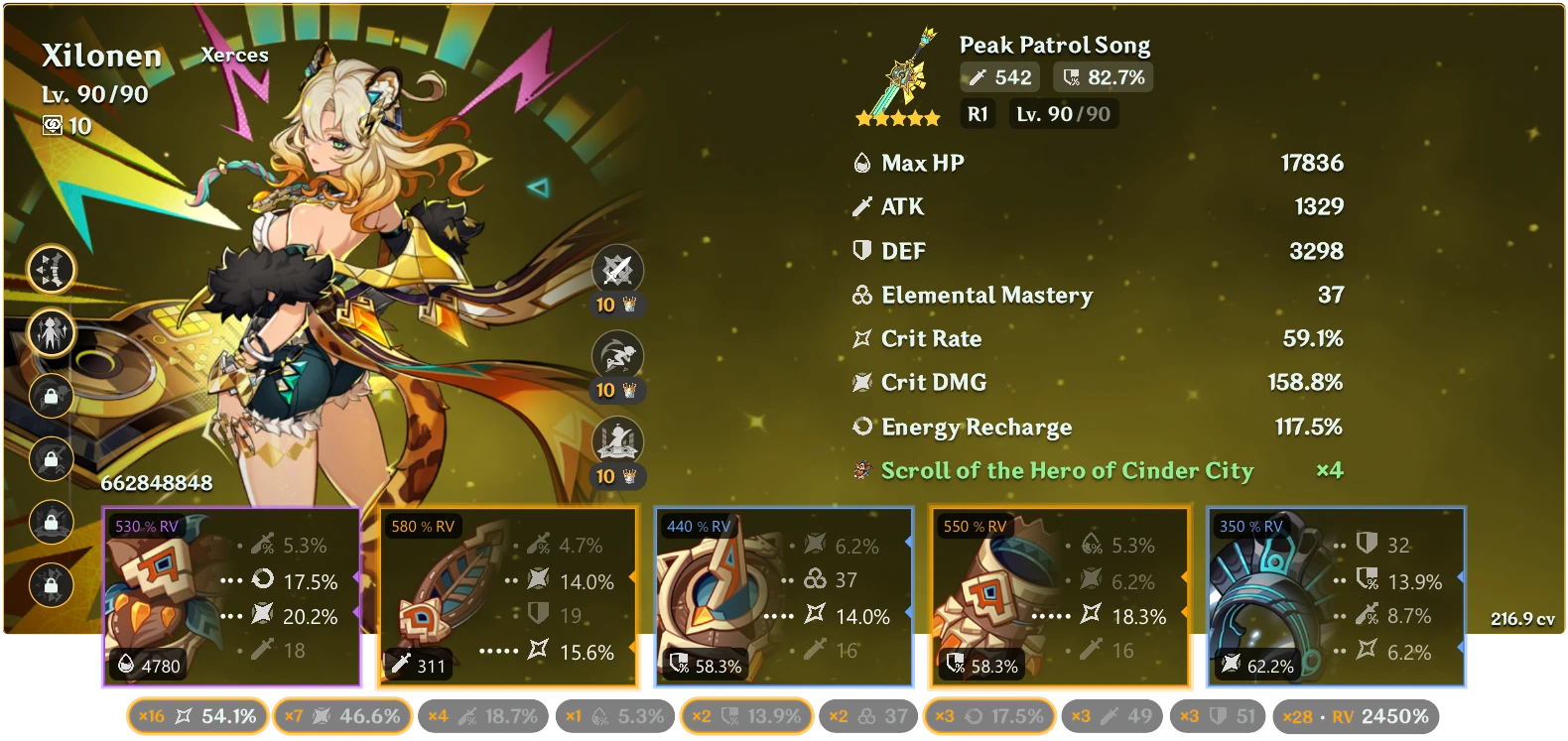Click the Elemental Mastery stat icon
The height and width of the screenshot is (741, 1568).
pos(862,295)
